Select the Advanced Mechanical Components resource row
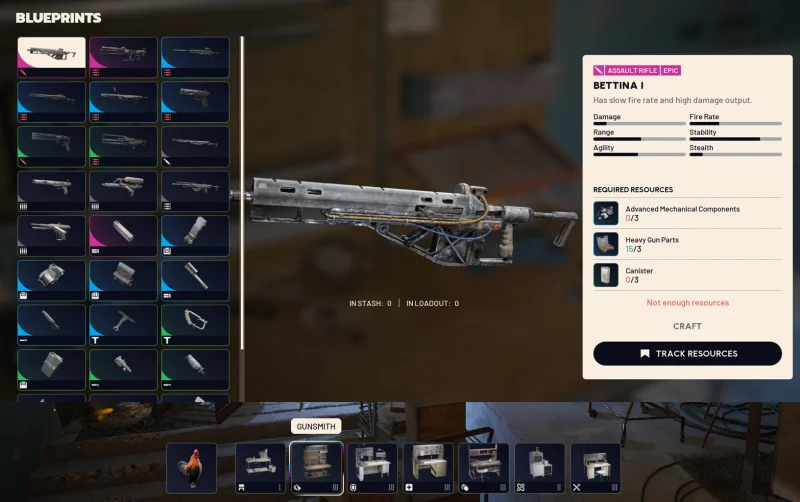 click(687, 213)
